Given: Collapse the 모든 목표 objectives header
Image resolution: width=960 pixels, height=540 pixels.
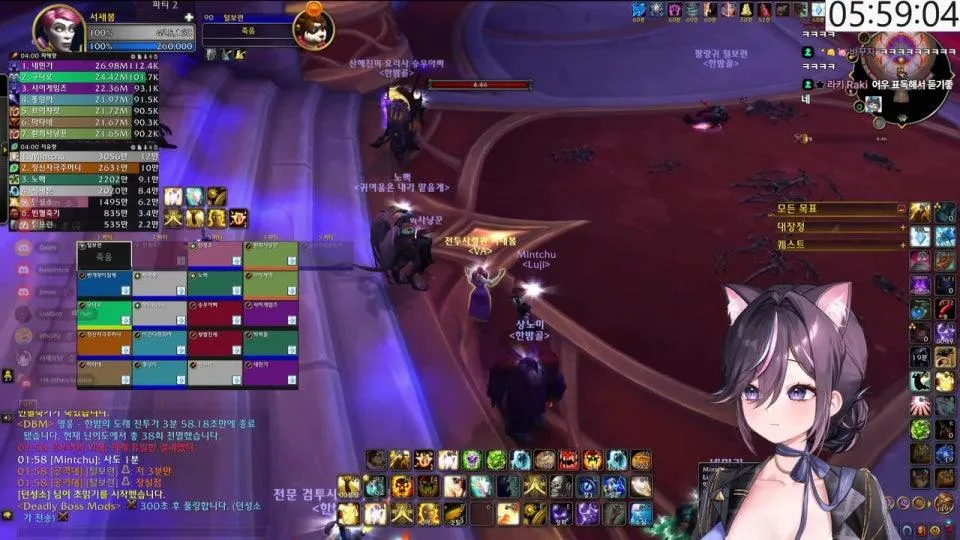Looking at the screenshot, I should coord(902,210).
